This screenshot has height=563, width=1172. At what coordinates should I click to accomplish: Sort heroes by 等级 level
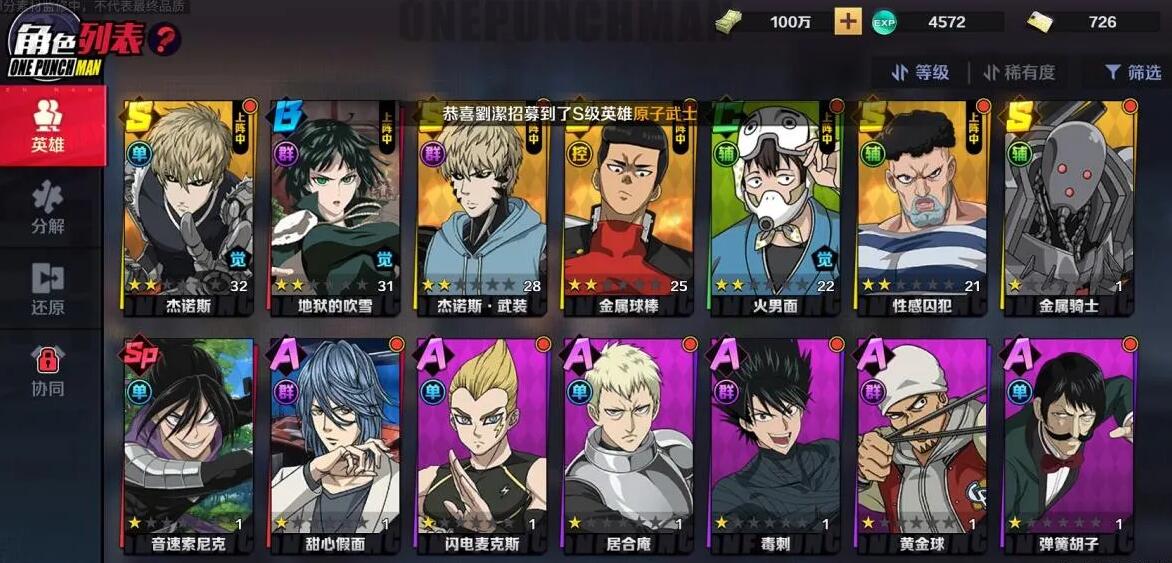click(x=920, y=72)
